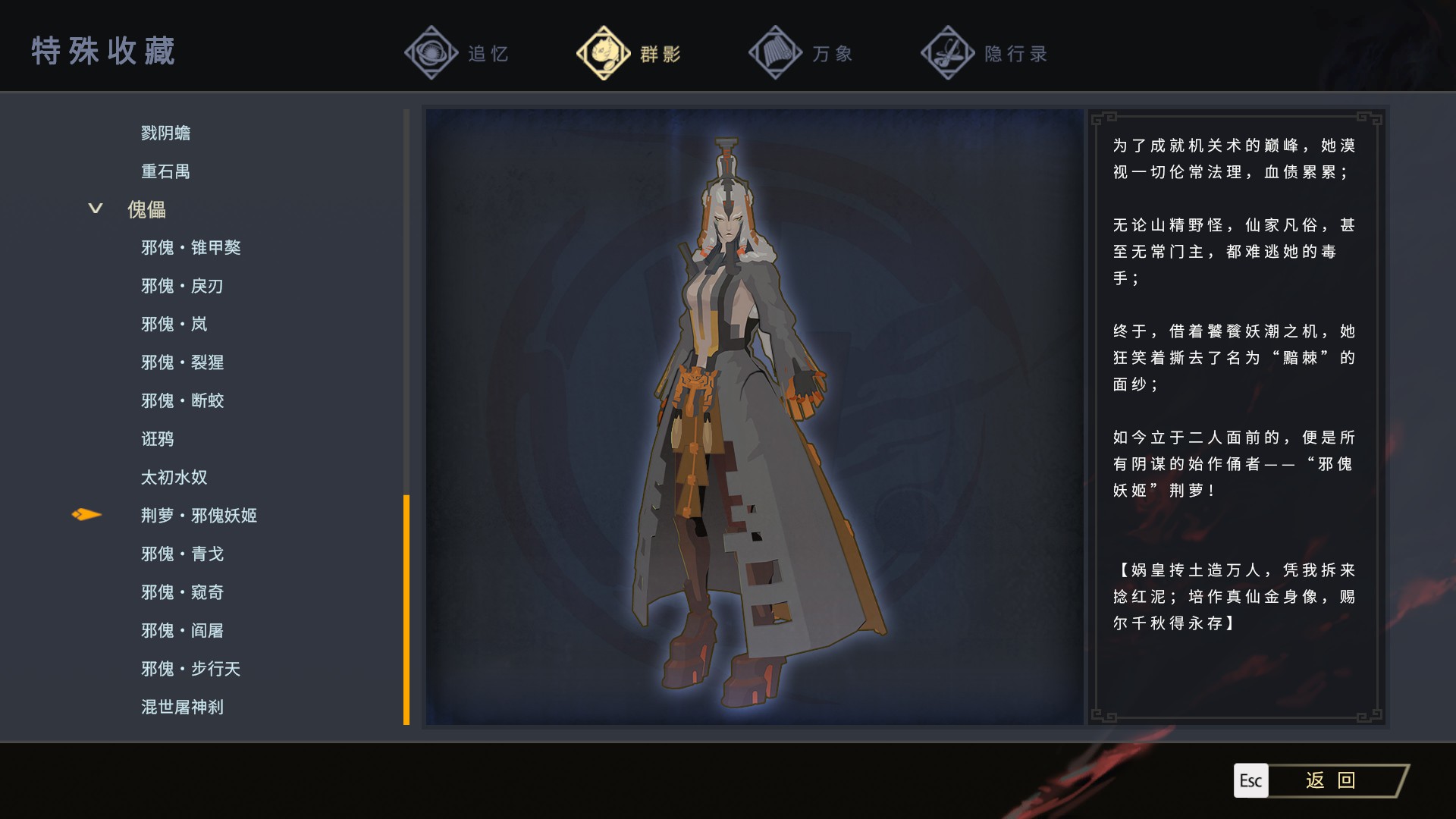View the 太初水奴 entry
The height and width of the screenshot is (819, 1456).
point(174,477)
